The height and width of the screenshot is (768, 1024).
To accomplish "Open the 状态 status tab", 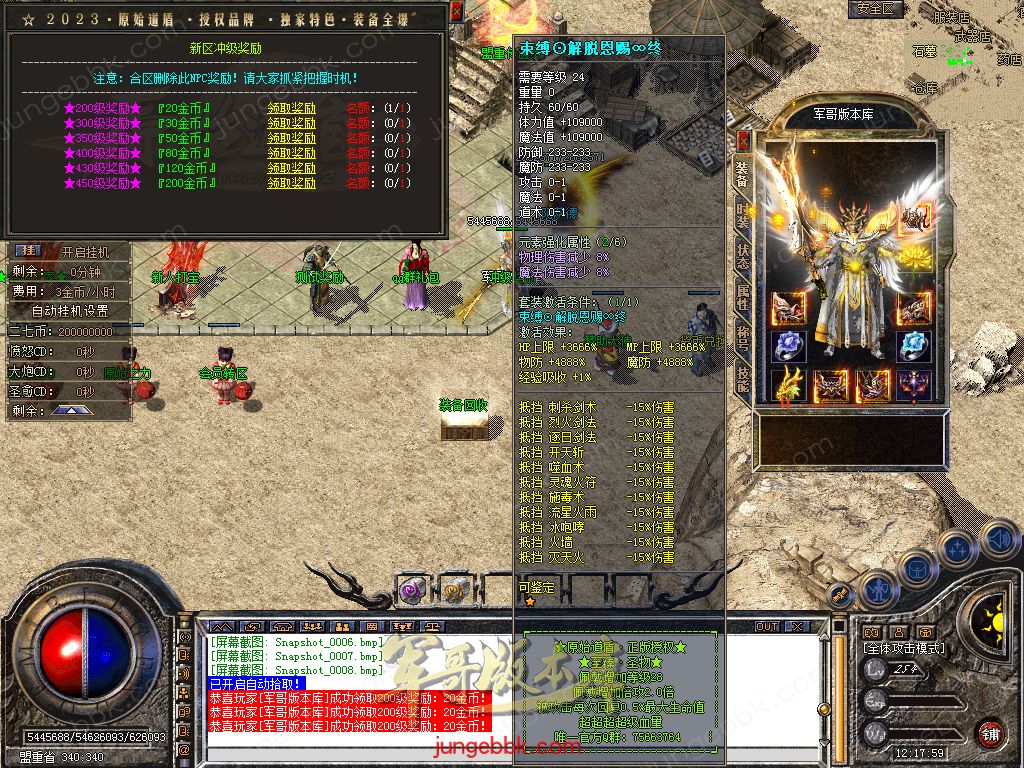I will 742,254.
